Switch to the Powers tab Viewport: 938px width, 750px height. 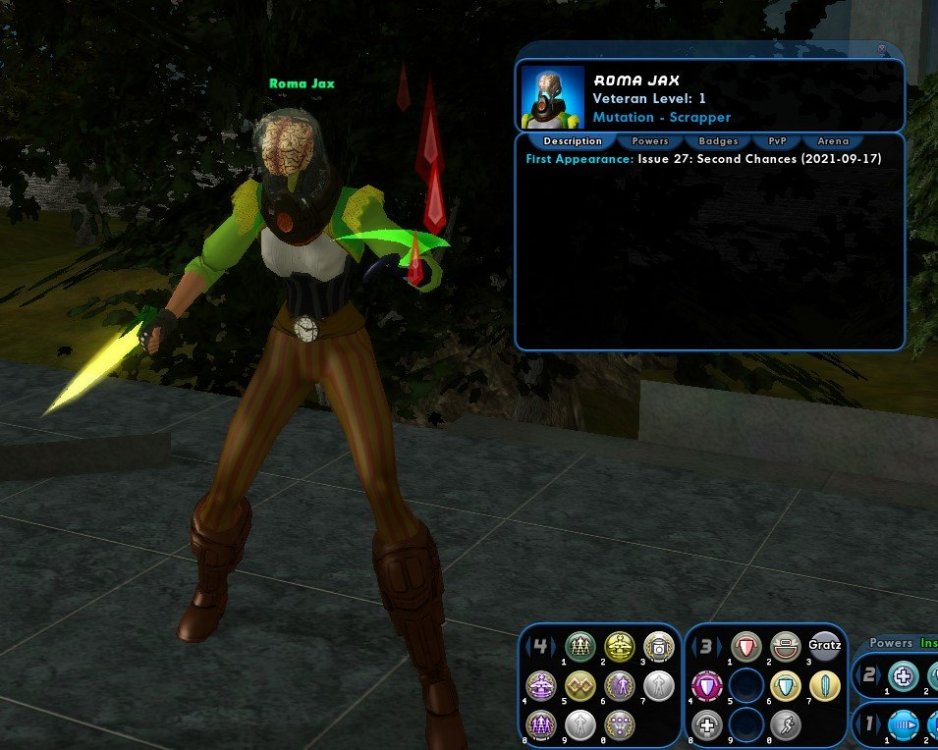coord(650,141)
